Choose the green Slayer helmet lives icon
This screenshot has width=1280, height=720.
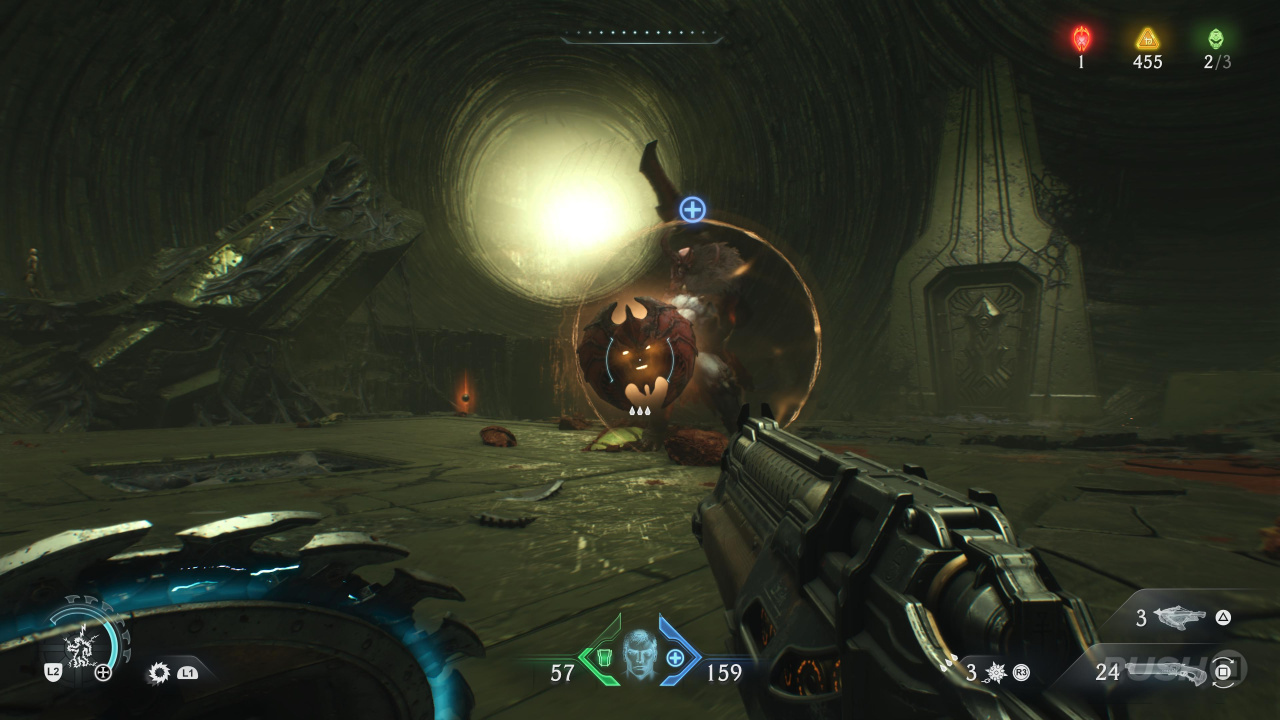(x=1216, y=38)
